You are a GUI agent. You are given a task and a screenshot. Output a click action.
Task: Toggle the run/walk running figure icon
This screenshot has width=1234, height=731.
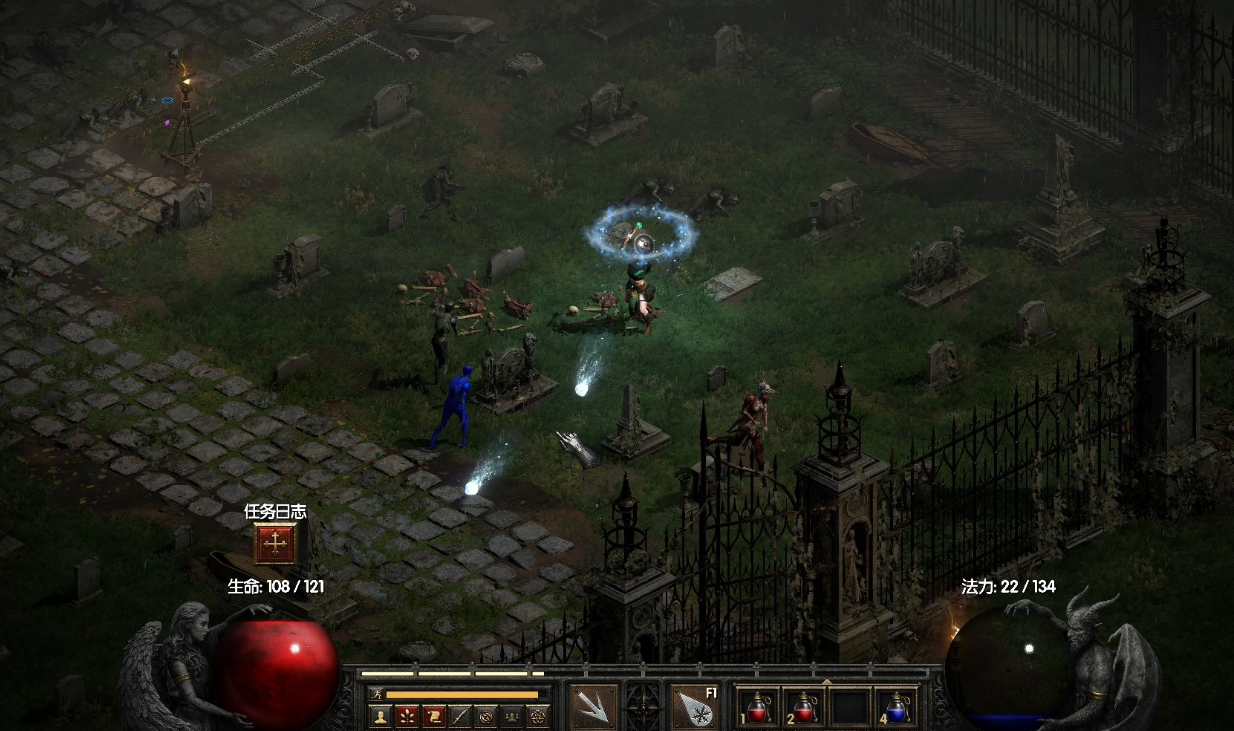[377, 694]
